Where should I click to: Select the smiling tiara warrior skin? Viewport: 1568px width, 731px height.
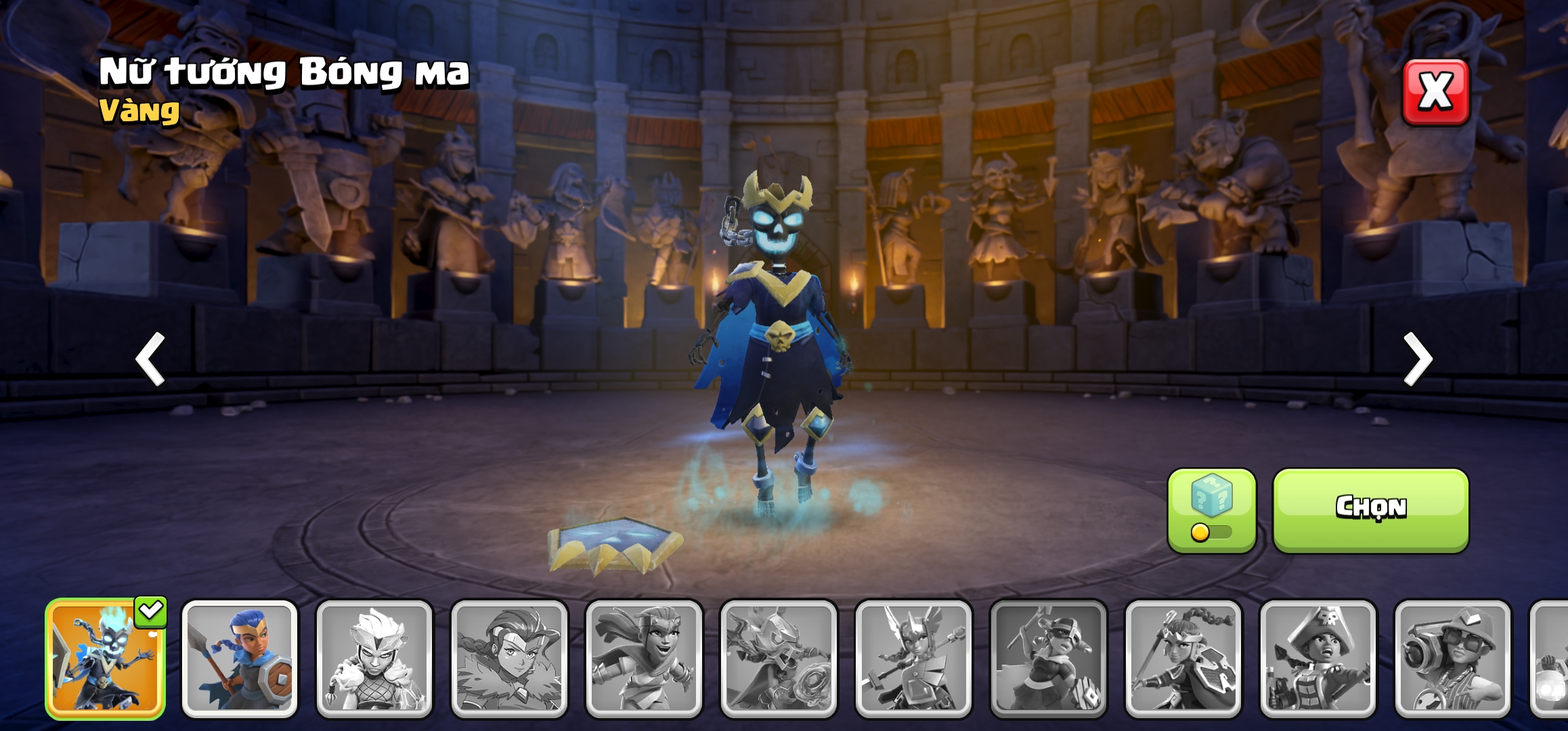coord(644,658)
